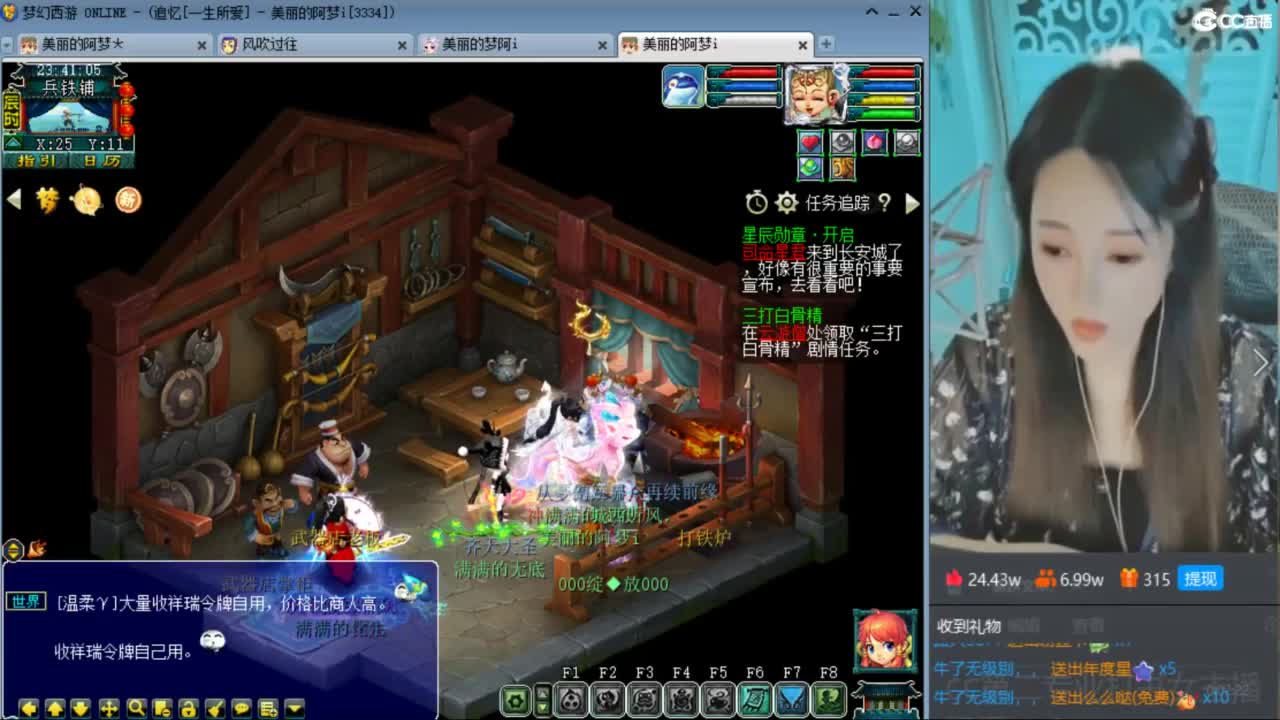The height and width of the screenshot is (720, 1280).
Task: Click the 新 icon near the minimap
Action: [127, 200]
